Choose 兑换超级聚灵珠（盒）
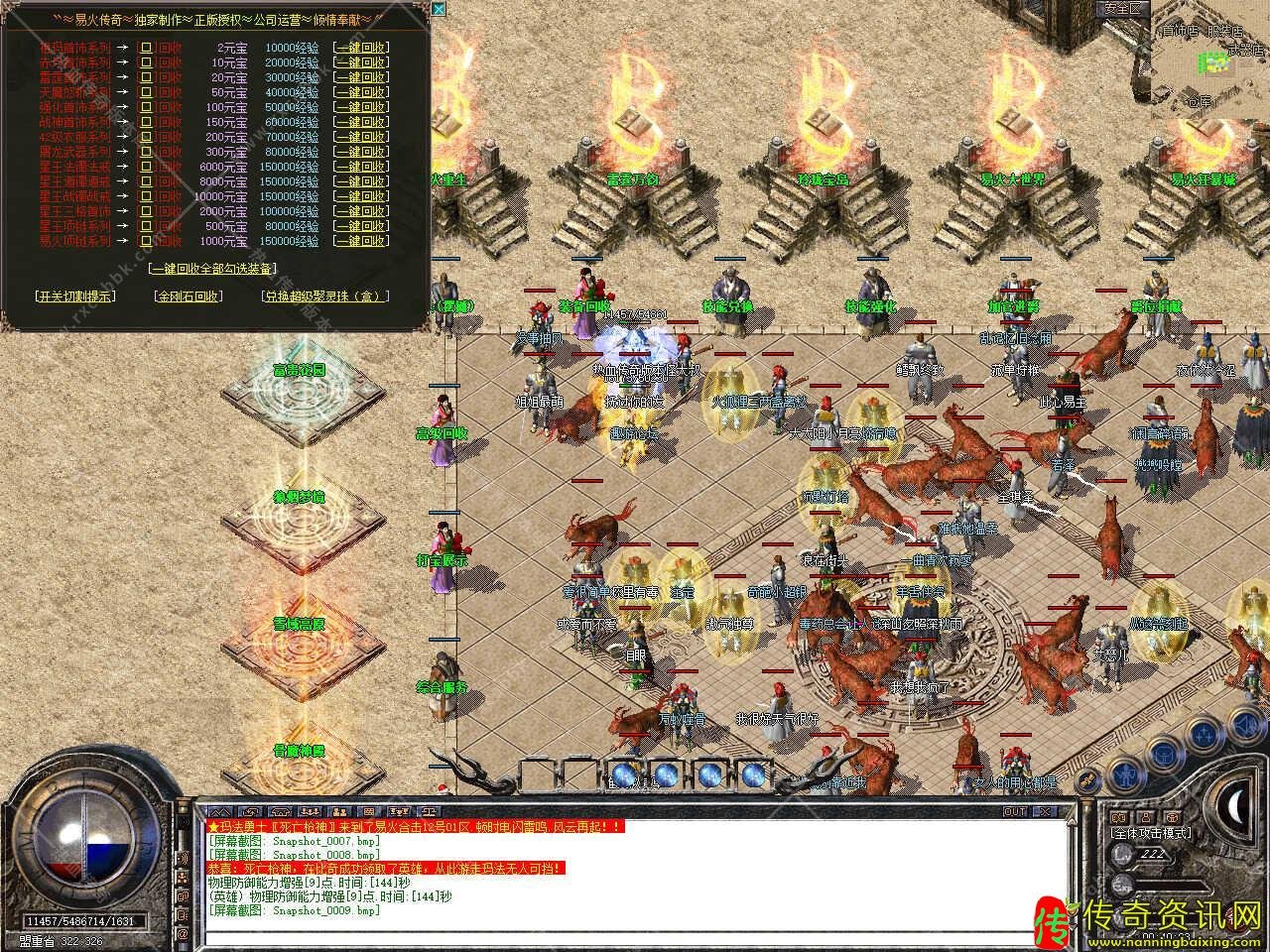 (324, 296)
